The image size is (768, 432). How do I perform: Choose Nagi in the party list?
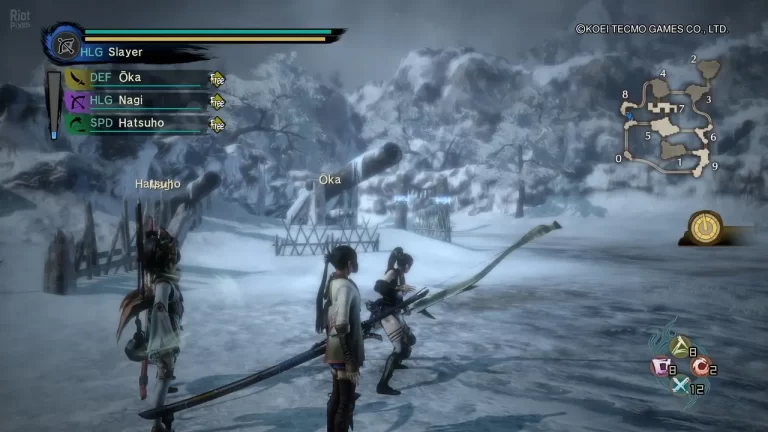[x=132, y=101]
